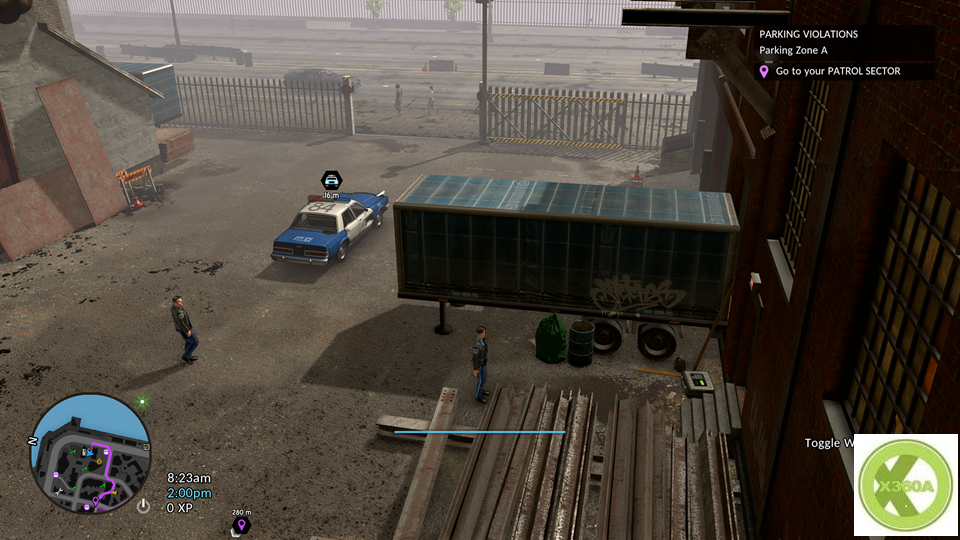Click the purple 280 m waypoint marker

[x=240, y=524]
